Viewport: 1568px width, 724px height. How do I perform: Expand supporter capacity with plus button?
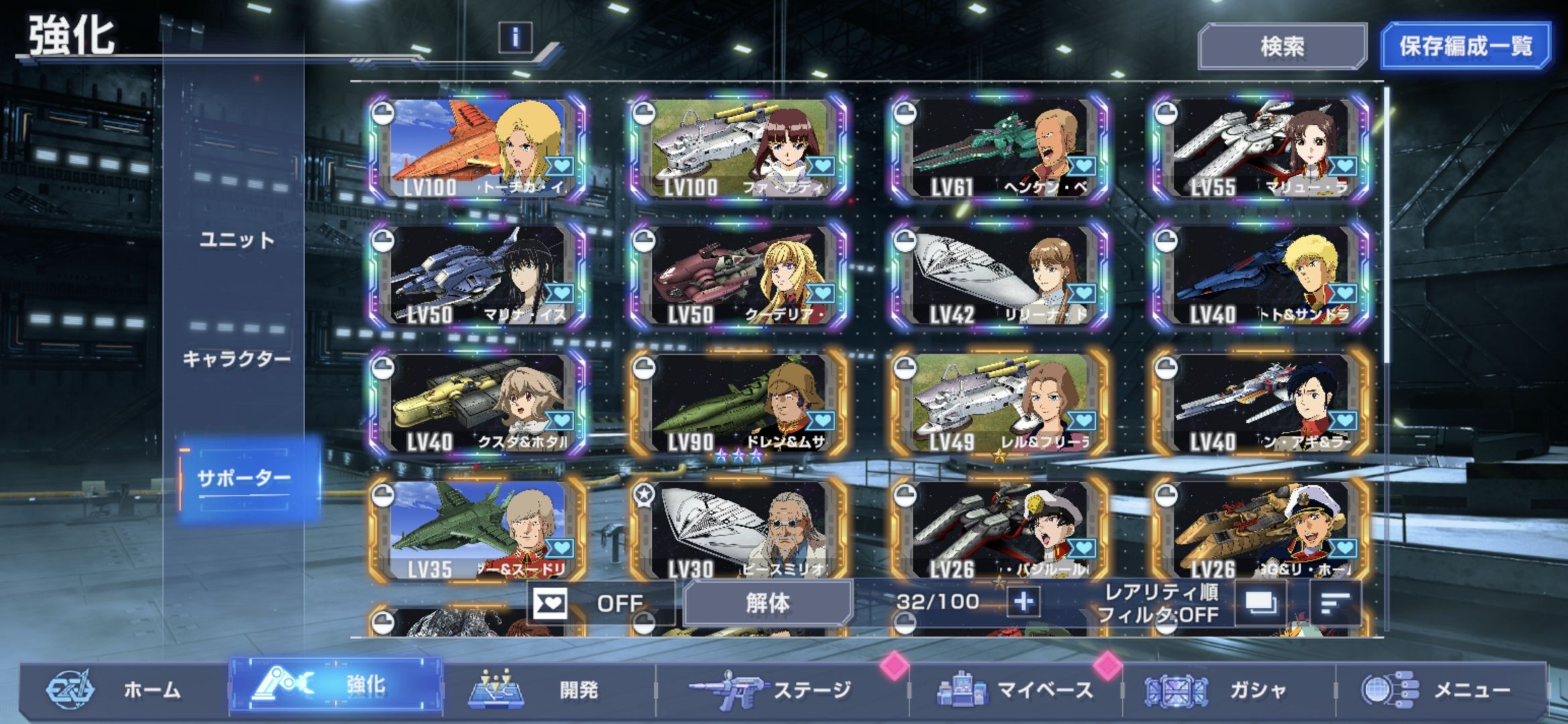(1023, 602)
